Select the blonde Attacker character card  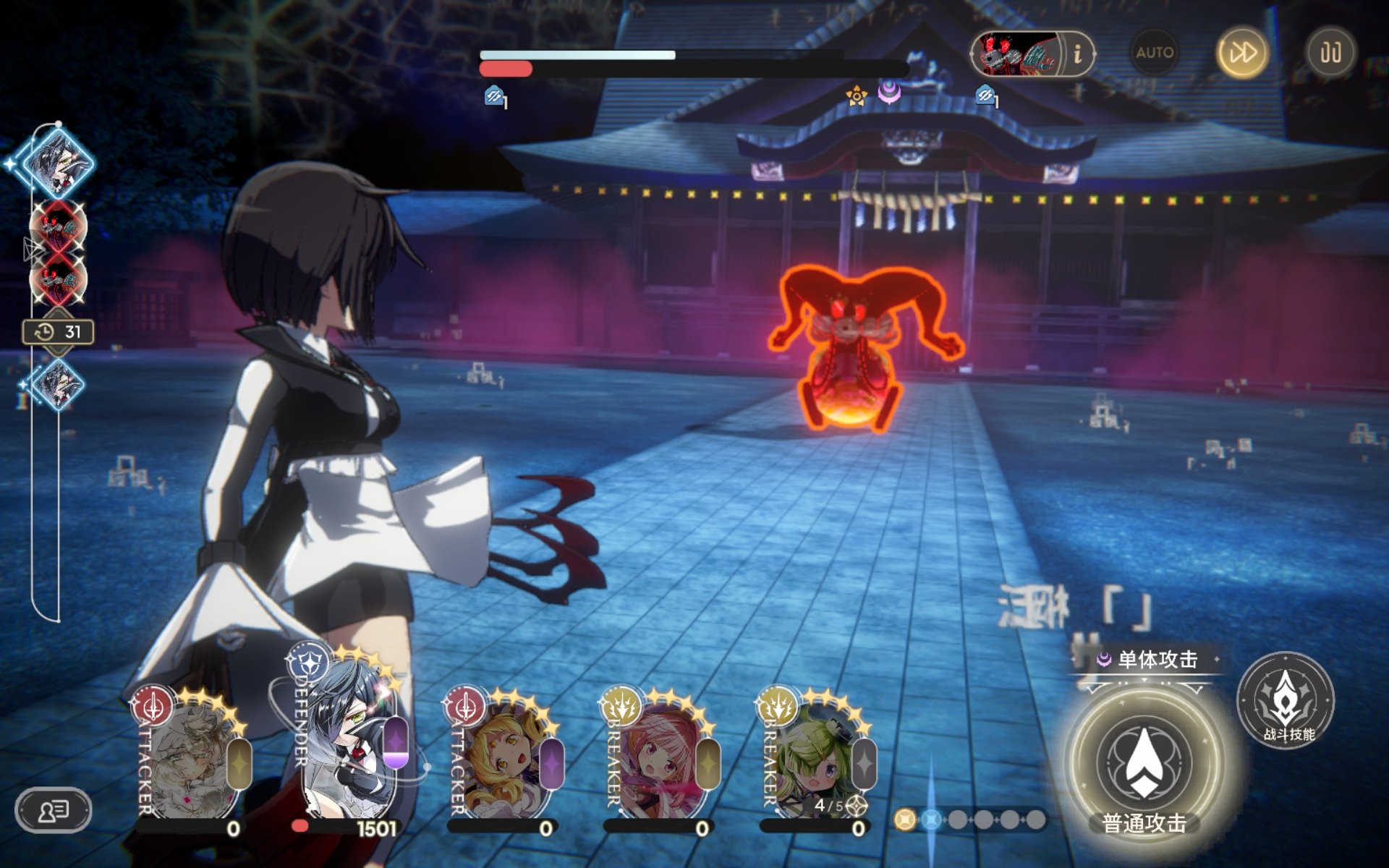503,759
